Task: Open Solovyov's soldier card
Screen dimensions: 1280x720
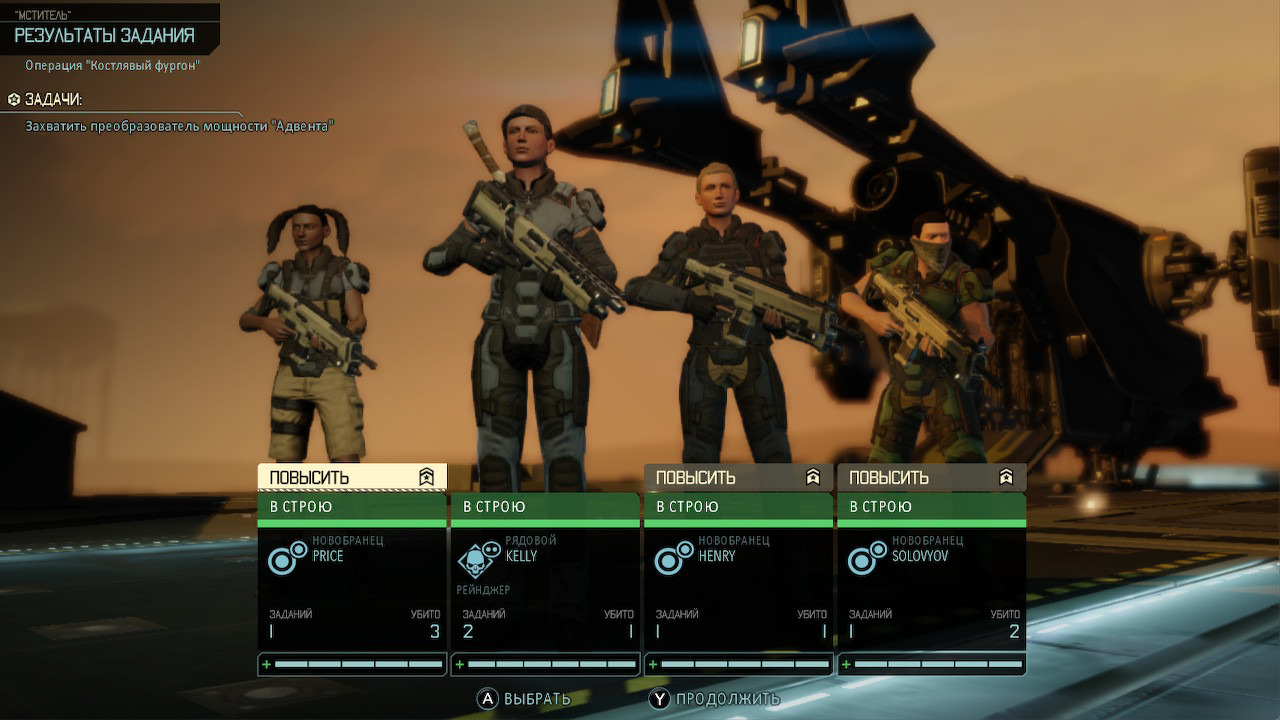Action: click(x=931, y=585)
